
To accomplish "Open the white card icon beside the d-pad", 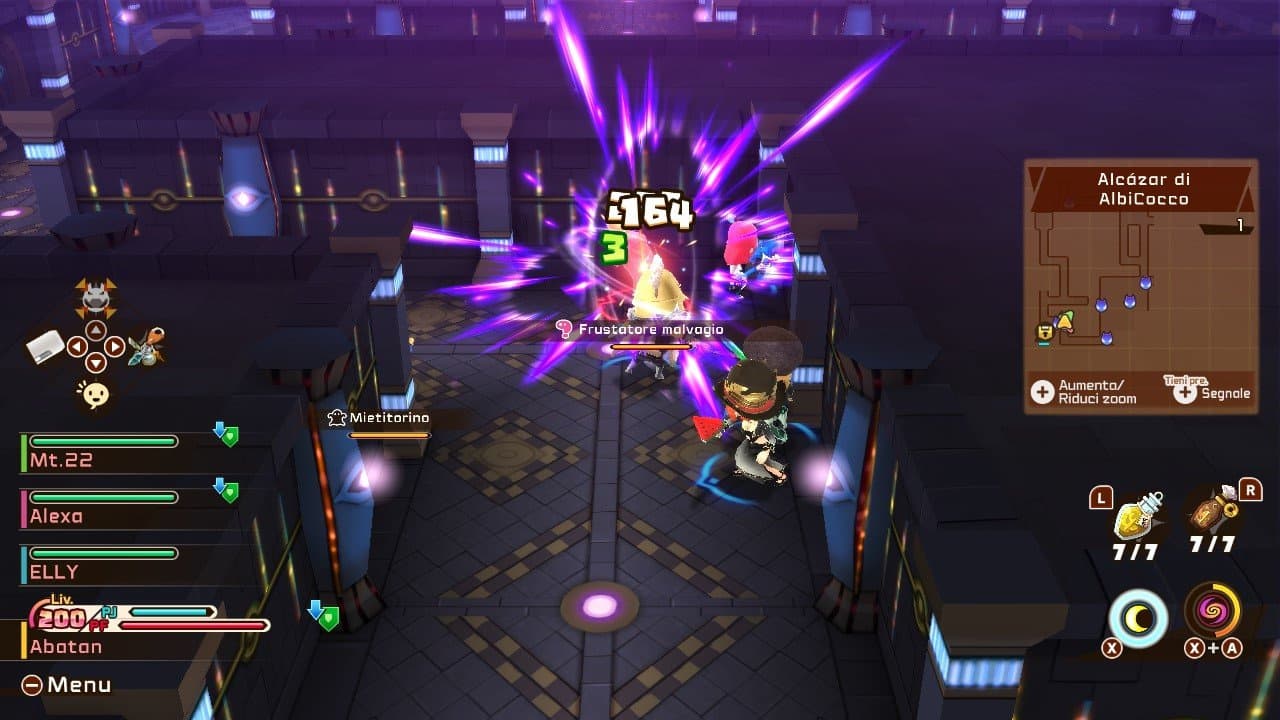I will [x=45, y=348].
